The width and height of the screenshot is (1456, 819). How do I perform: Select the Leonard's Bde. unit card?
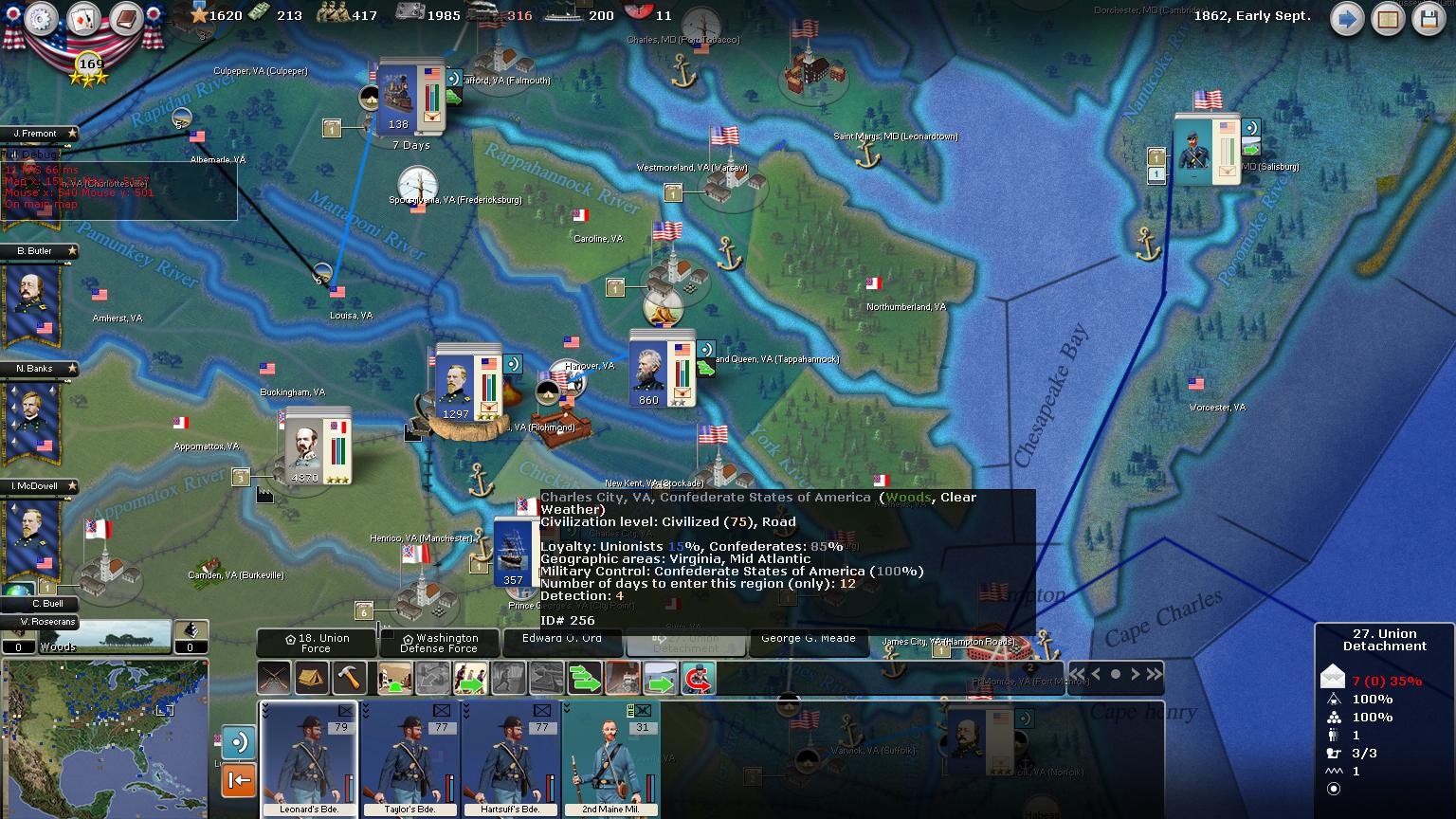tap(309, 759)
